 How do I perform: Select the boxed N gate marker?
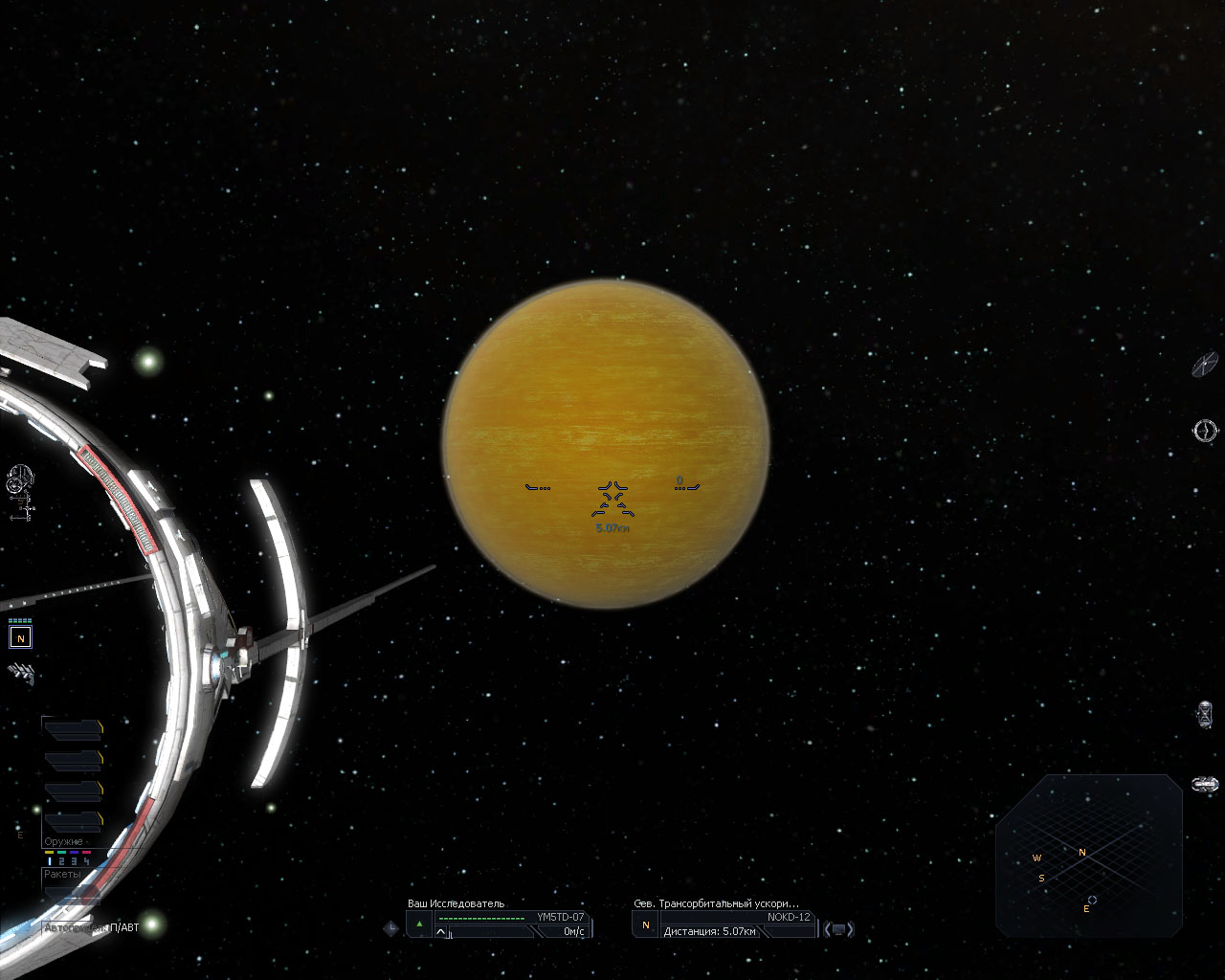coord(20,636)
